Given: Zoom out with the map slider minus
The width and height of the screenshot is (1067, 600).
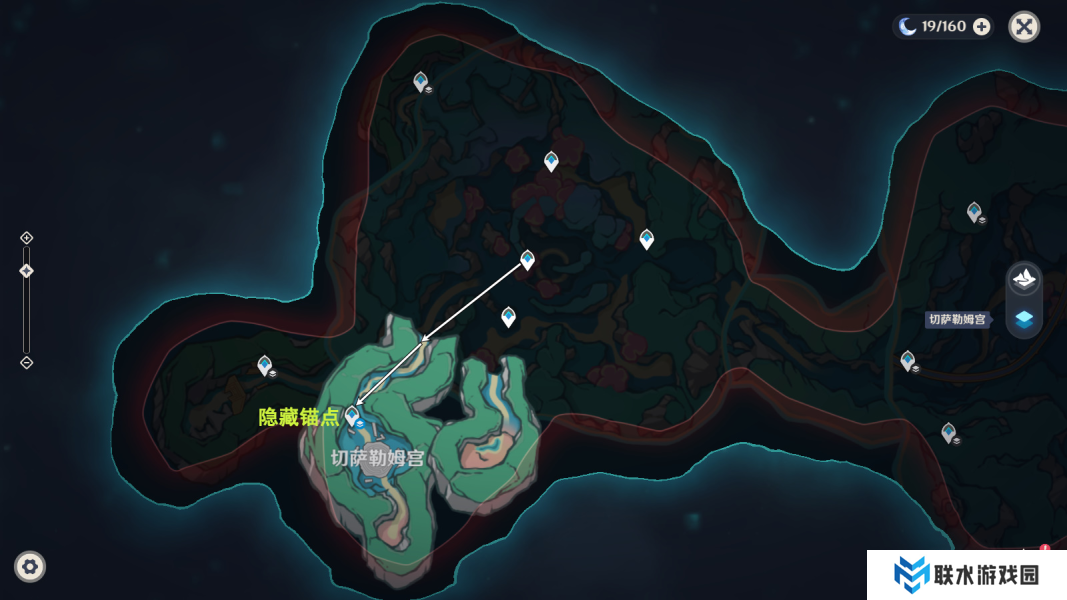Looking at the screenshot, I should [27, 362].
